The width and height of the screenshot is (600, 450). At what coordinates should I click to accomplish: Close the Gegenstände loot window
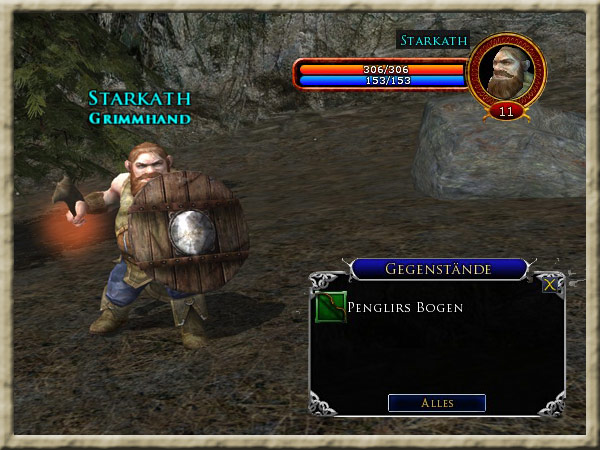(549, 285)
